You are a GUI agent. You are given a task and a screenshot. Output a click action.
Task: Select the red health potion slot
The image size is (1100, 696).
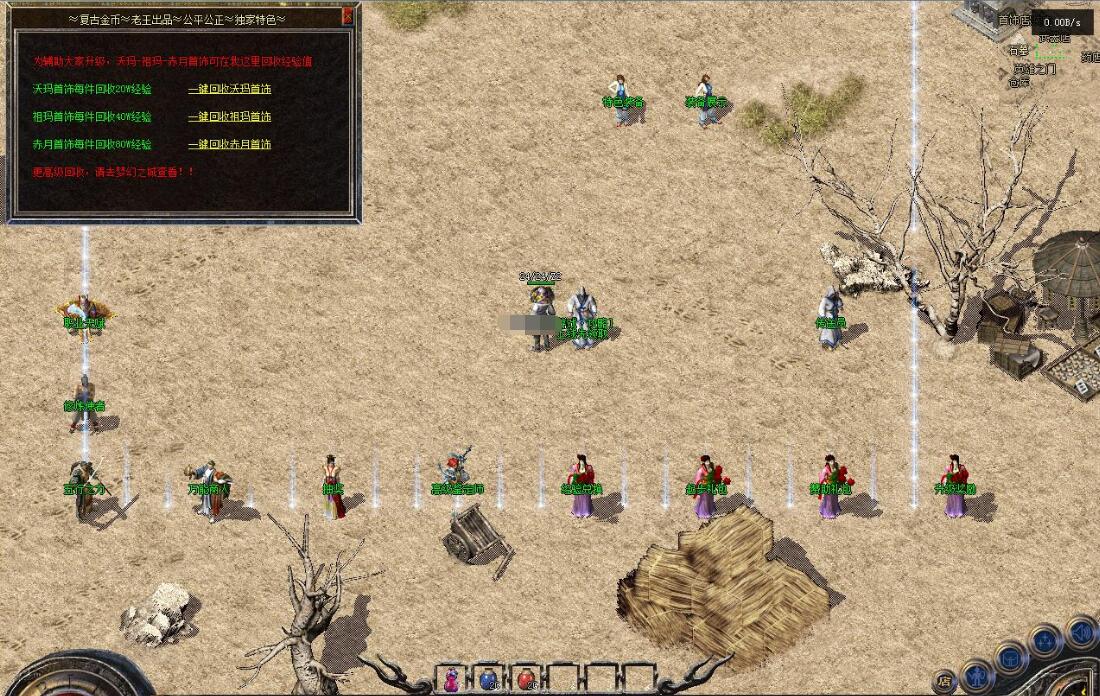[526, 679]
